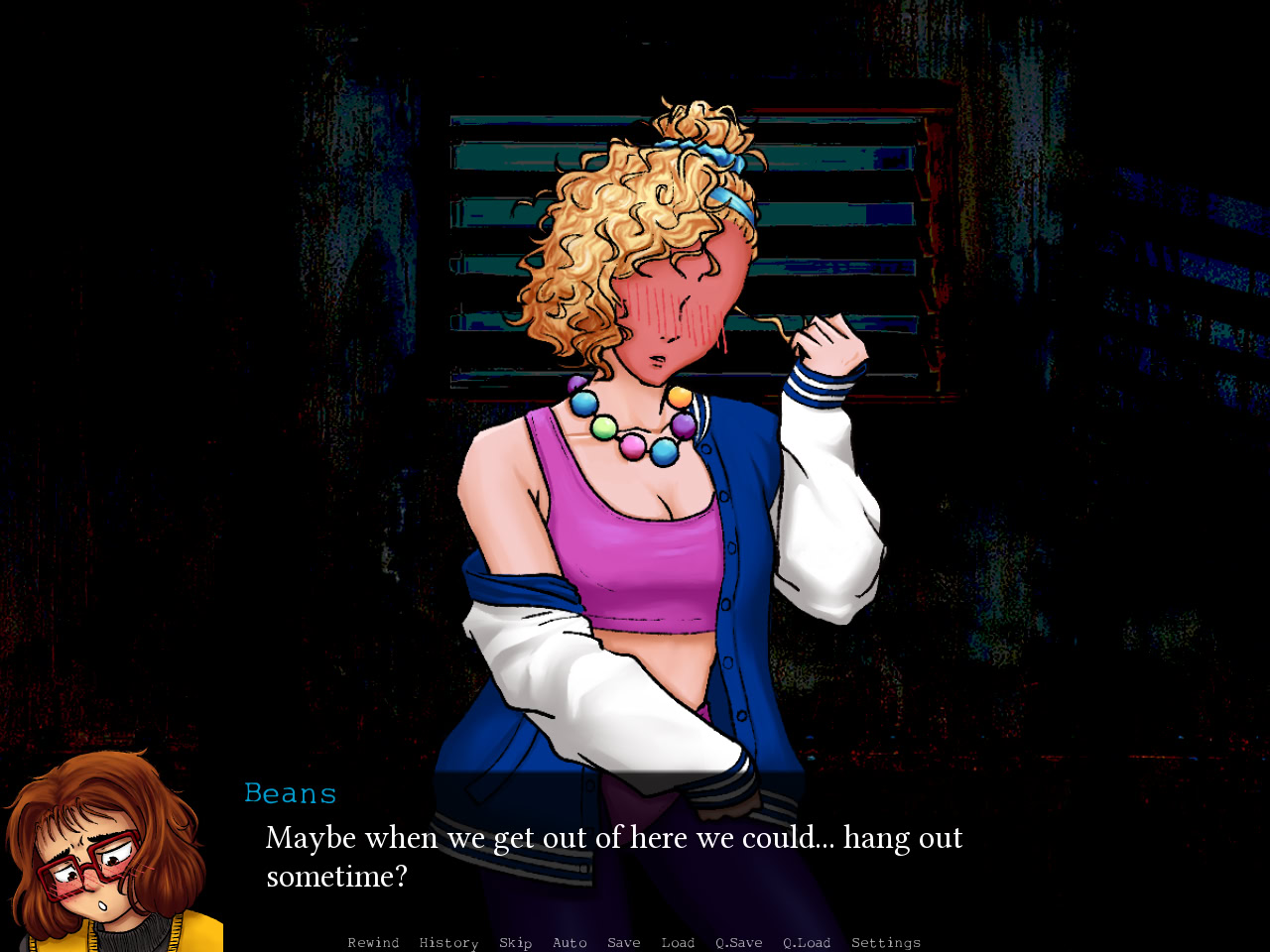Open the Settings menu

[x=885, y=942]
